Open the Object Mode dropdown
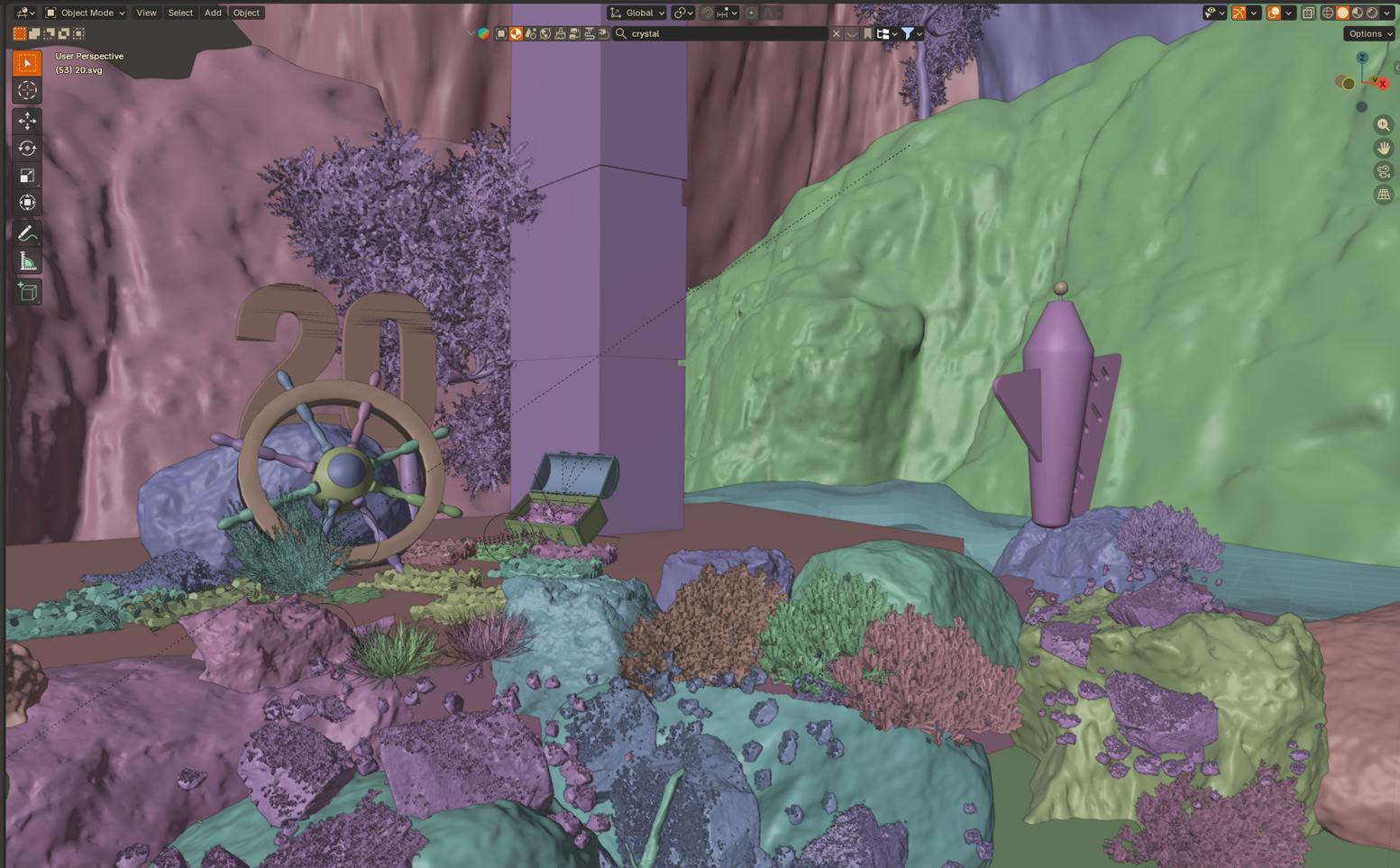1400x868 pixels. 86,13
